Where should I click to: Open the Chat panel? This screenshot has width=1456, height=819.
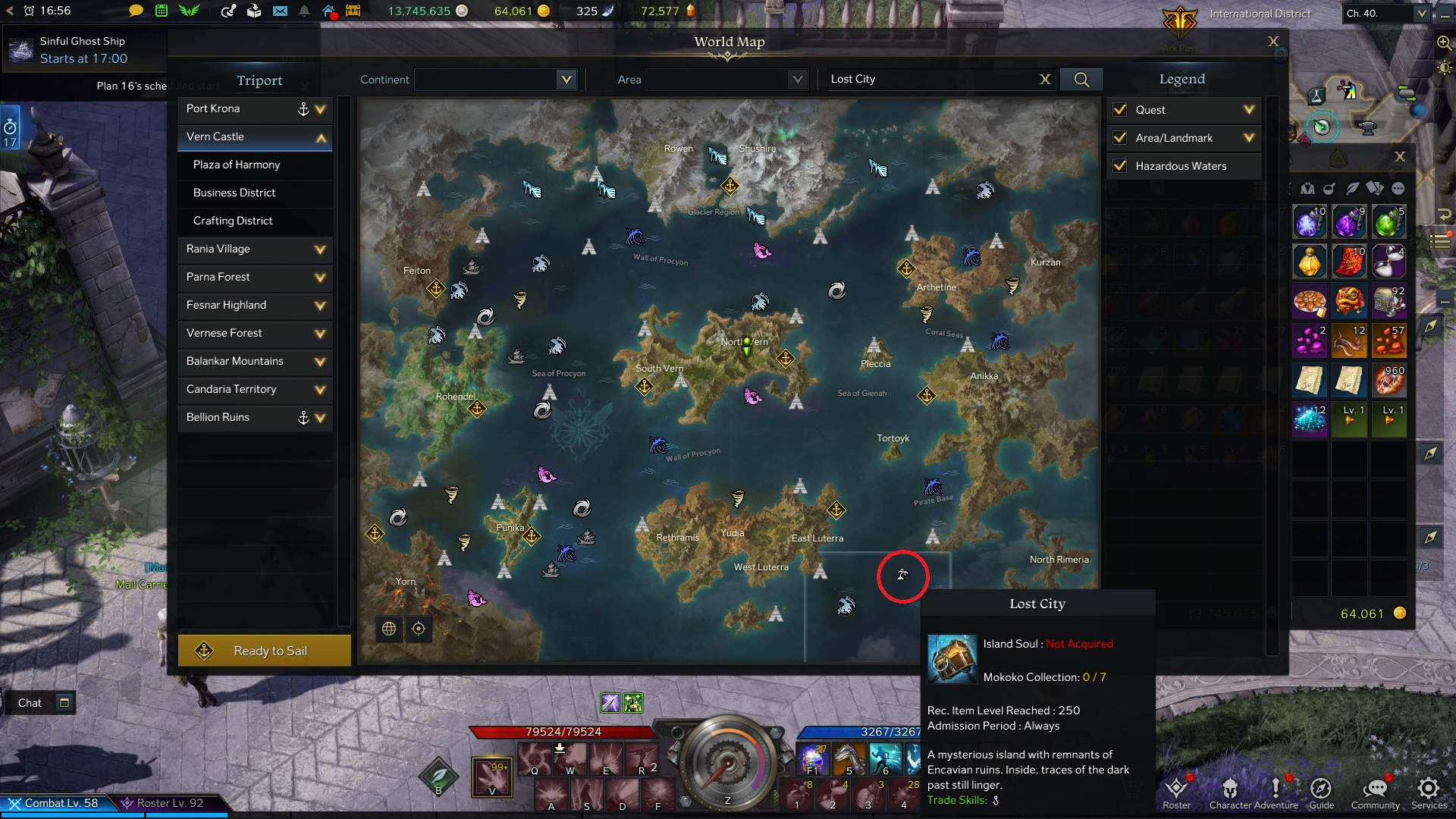(x=30, y=703)
